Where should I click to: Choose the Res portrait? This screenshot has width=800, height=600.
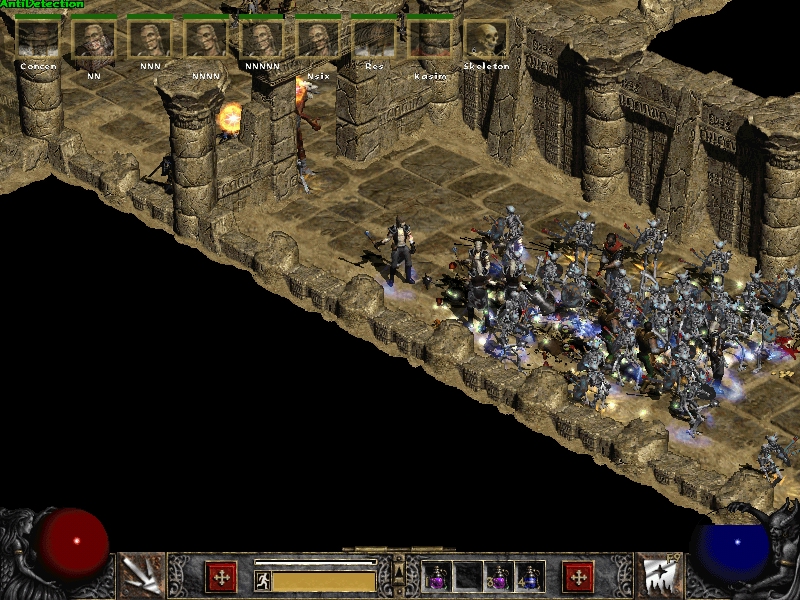374,39
